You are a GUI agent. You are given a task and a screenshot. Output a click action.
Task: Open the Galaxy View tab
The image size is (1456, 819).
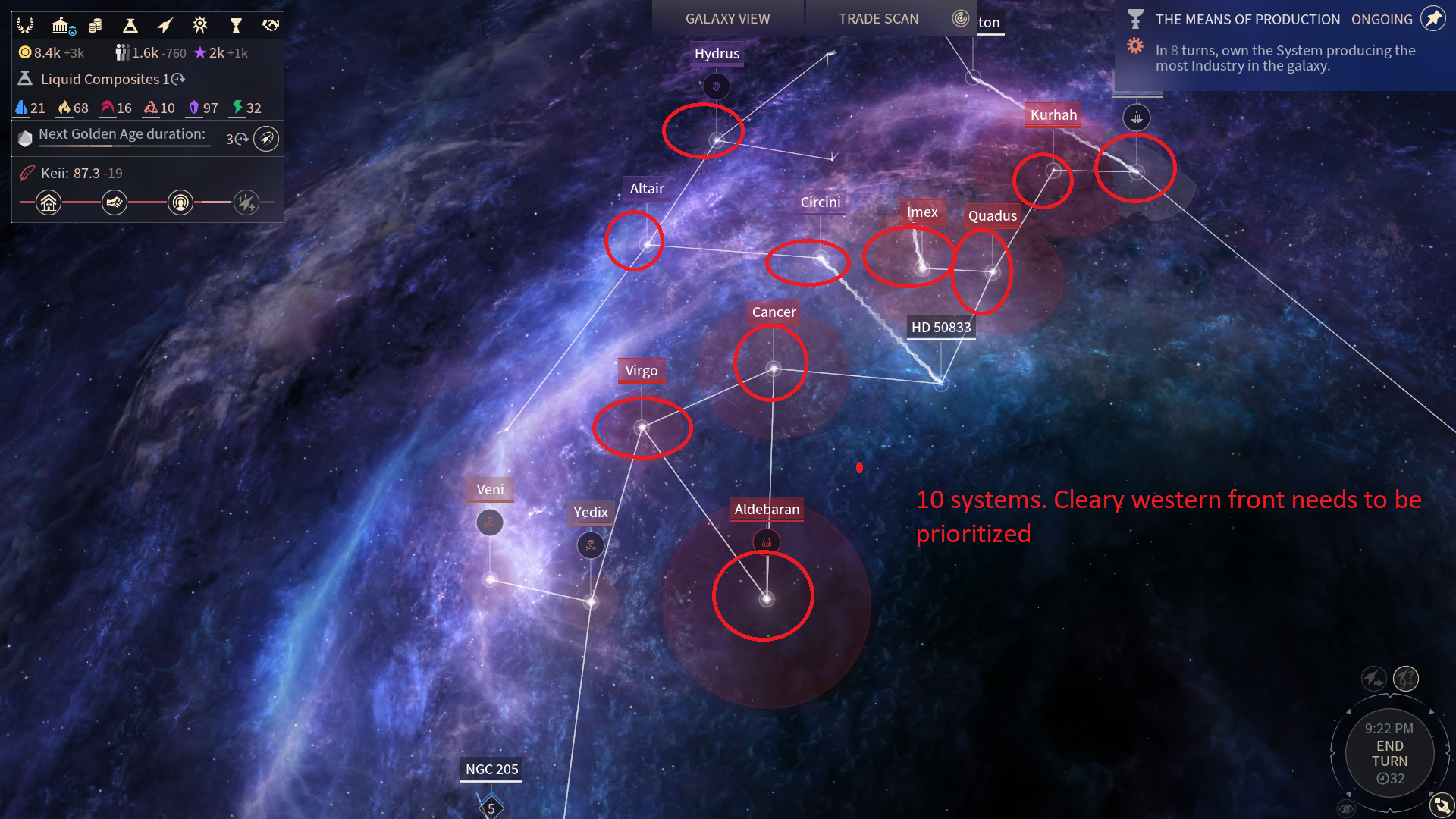pos(727,19)
